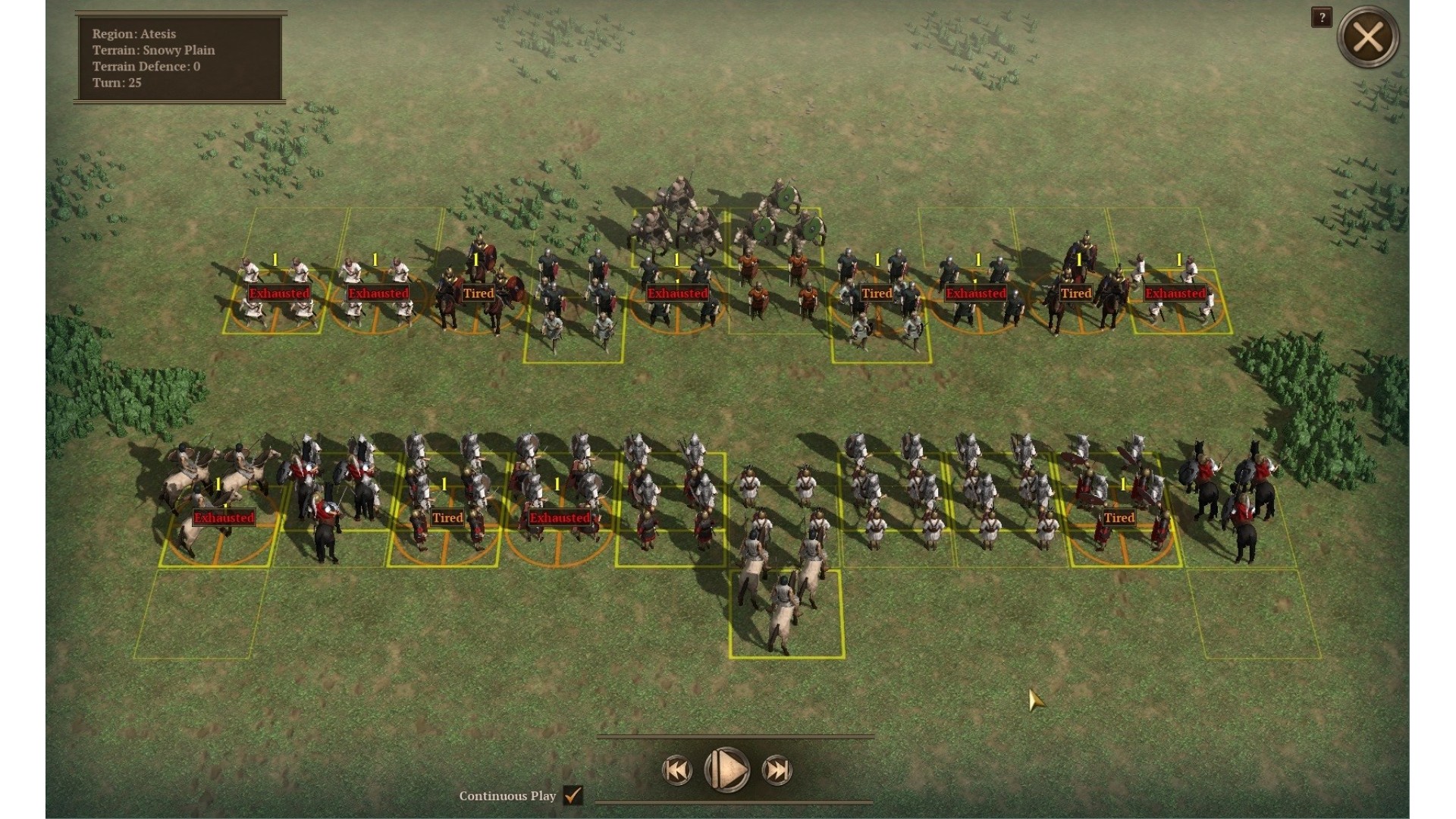Viewport: 1456px width, 819px height.
Task: Toggle the Continuous Play checkbox
Action: [573, 795]
